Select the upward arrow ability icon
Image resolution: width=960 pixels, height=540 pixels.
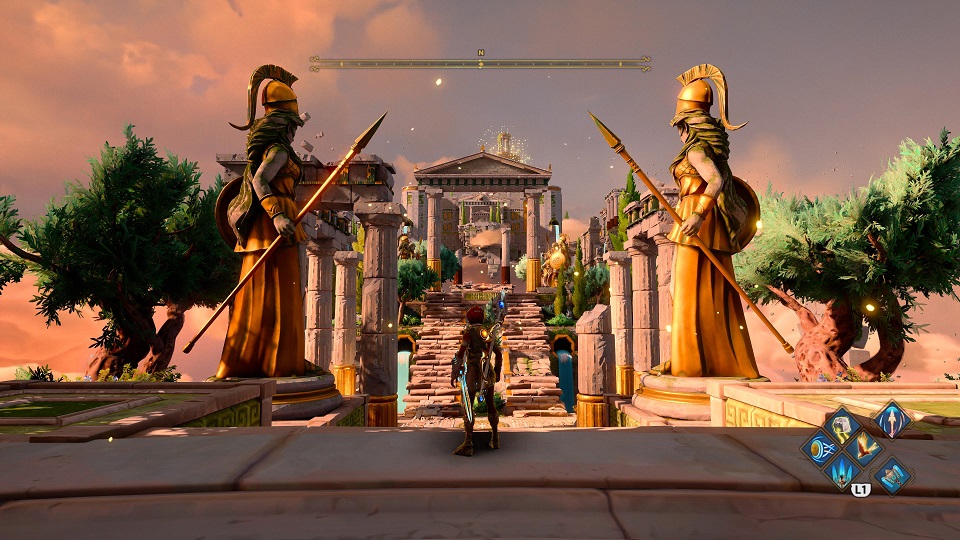point(892,418)
